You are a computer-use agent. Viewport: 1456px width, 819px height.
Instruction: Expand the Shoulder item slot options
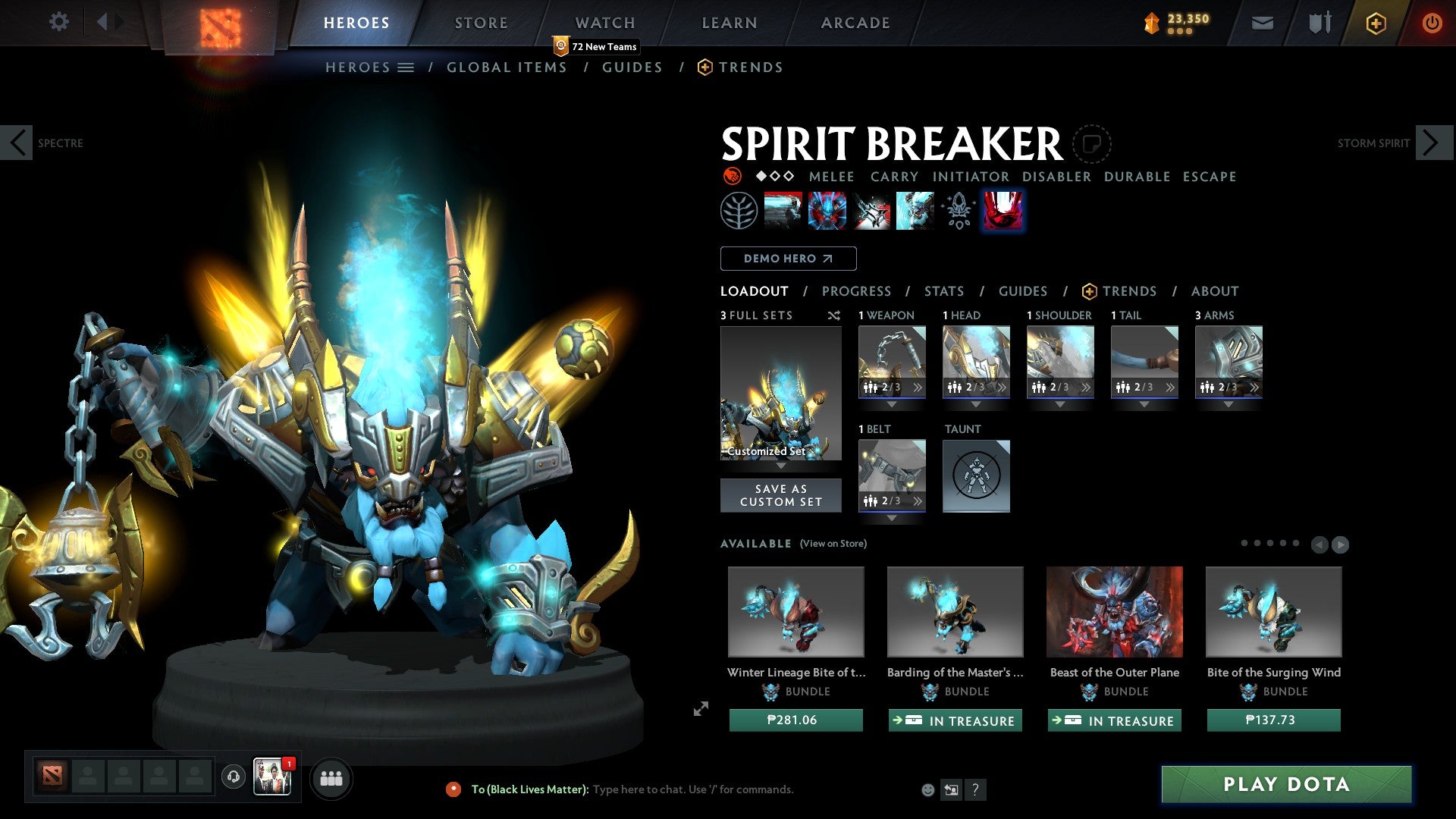[1087, 387]
